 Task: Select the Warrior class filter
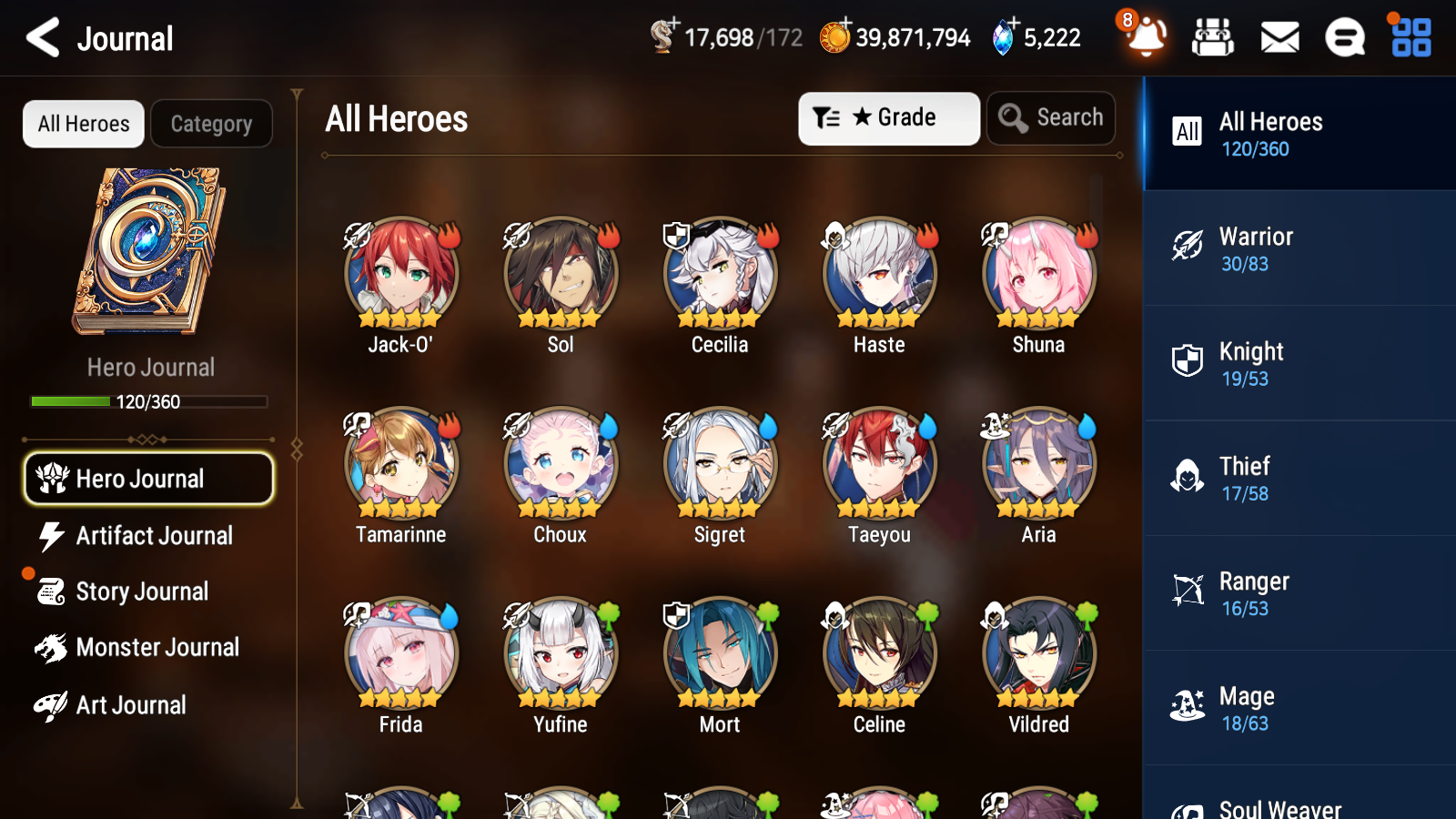pyautogui.click(x=1299, y=248)
